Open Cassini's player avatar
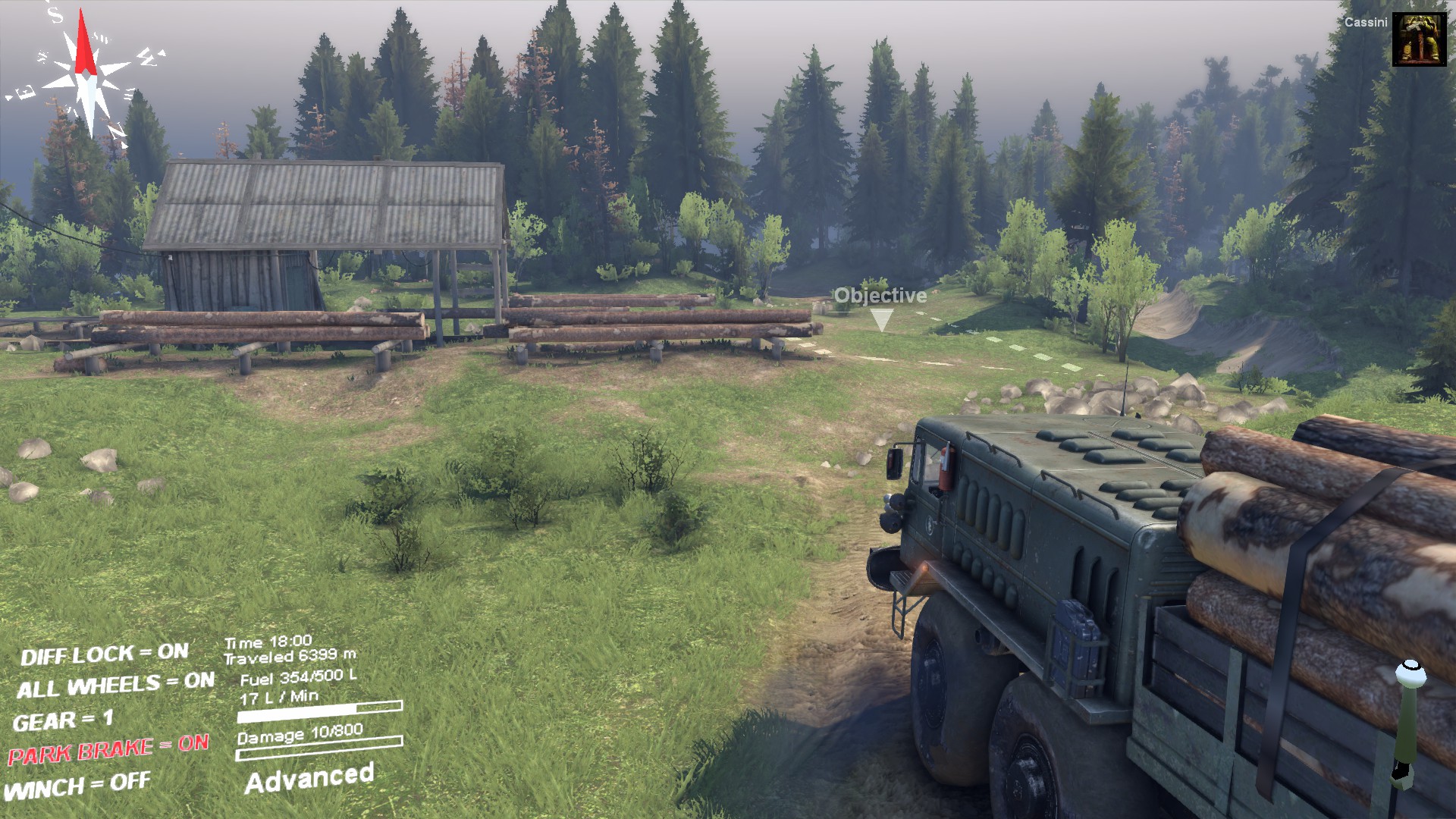Image resolution: width=1456 pixels, height=819 pixels. coord(1419,39)
